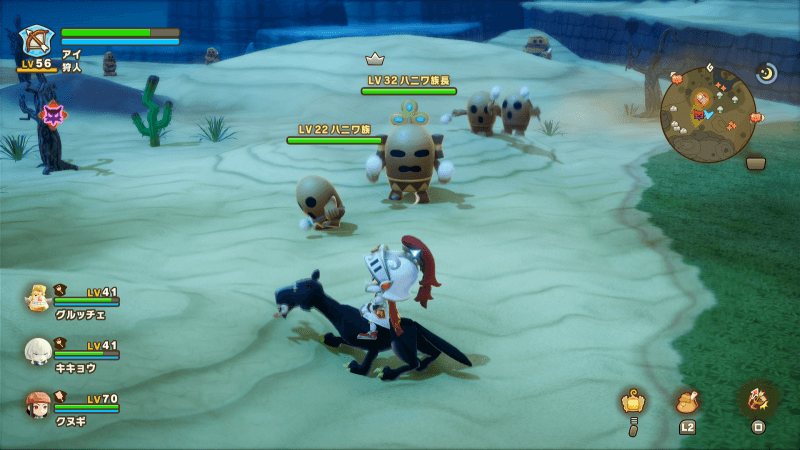Select party member キキョウ's portrait
This screenshot has height=450, width=800.
(38, 350)
